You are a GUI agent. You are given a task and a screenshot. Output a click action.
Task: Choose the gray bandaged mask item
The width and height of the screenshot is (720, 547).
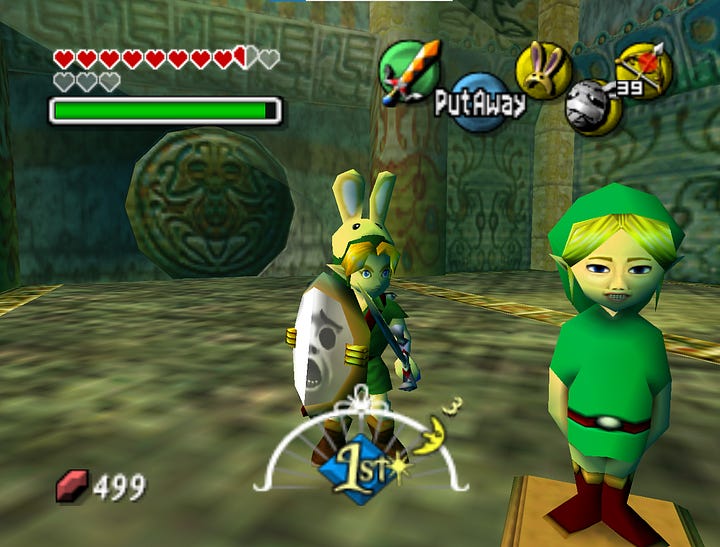tap(593, 107)
